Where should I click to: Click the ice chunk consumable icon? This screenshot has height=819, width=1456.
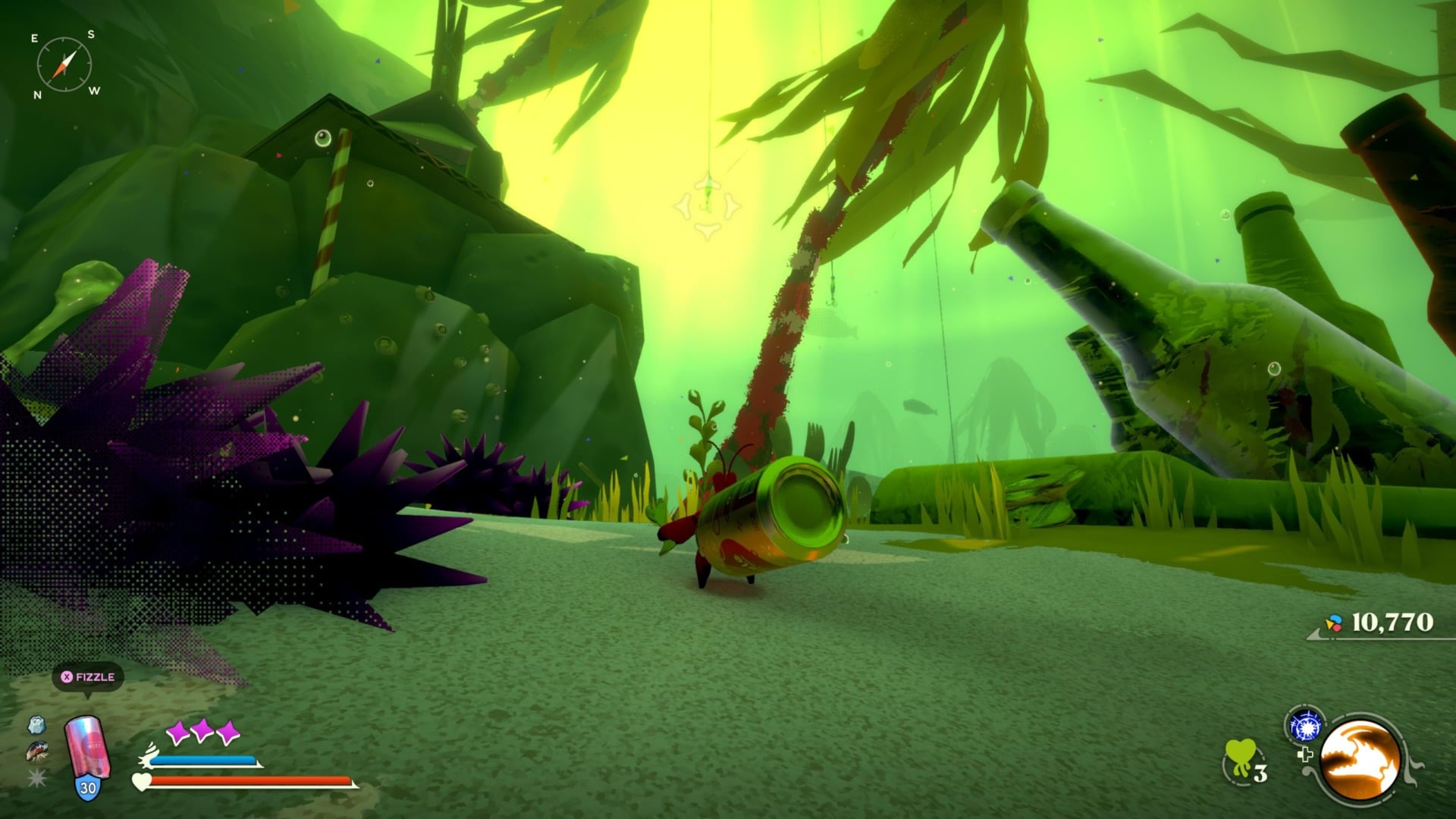click(x=36, y=726)
